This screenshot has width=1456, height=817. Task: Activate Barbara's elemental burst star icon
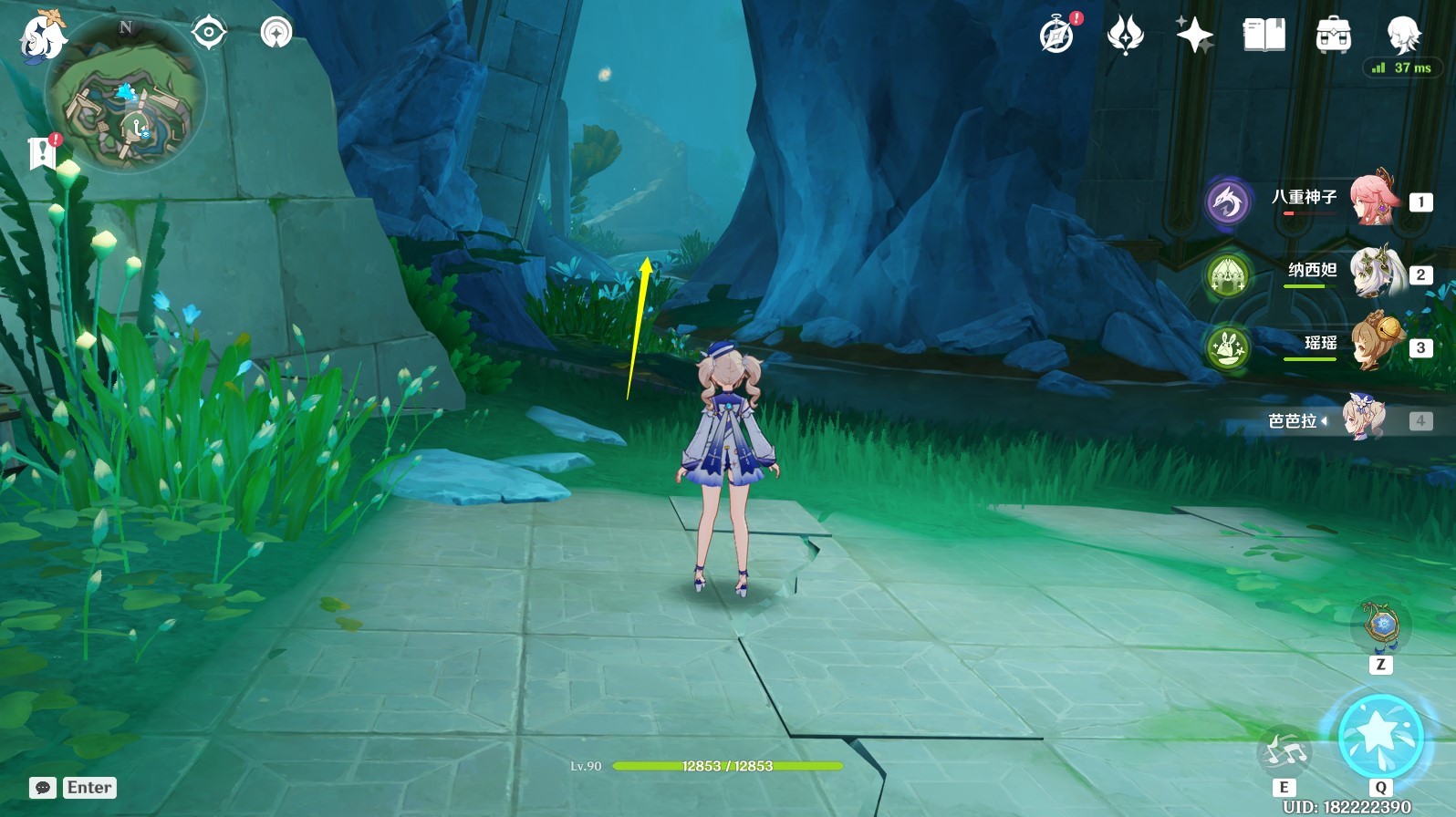(x=1380, y=735)
